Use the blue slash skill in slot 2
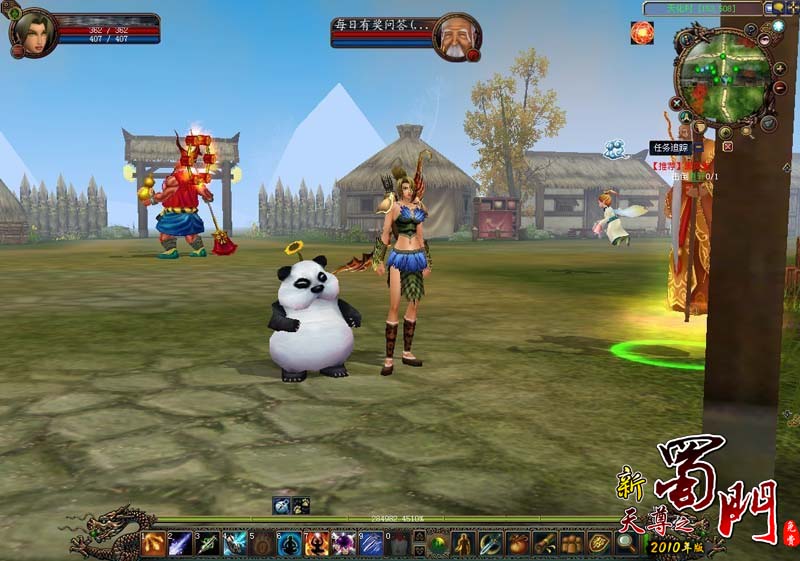Screen dimensions: 800x561 click(x=181, y=543)
